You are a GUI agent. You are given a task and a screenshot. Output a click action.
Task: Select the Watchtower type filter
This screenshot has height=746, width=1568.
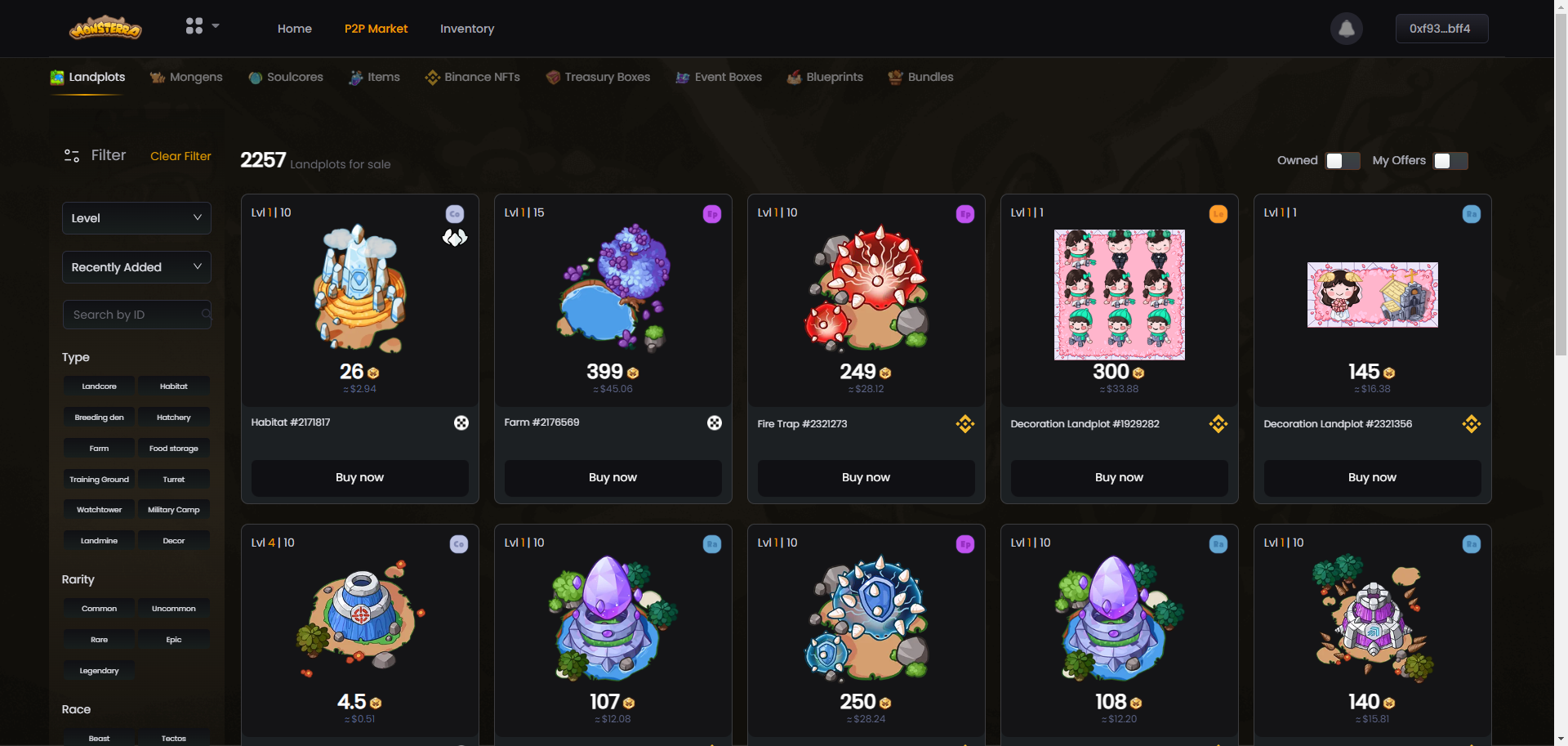(x=99, y=510)
